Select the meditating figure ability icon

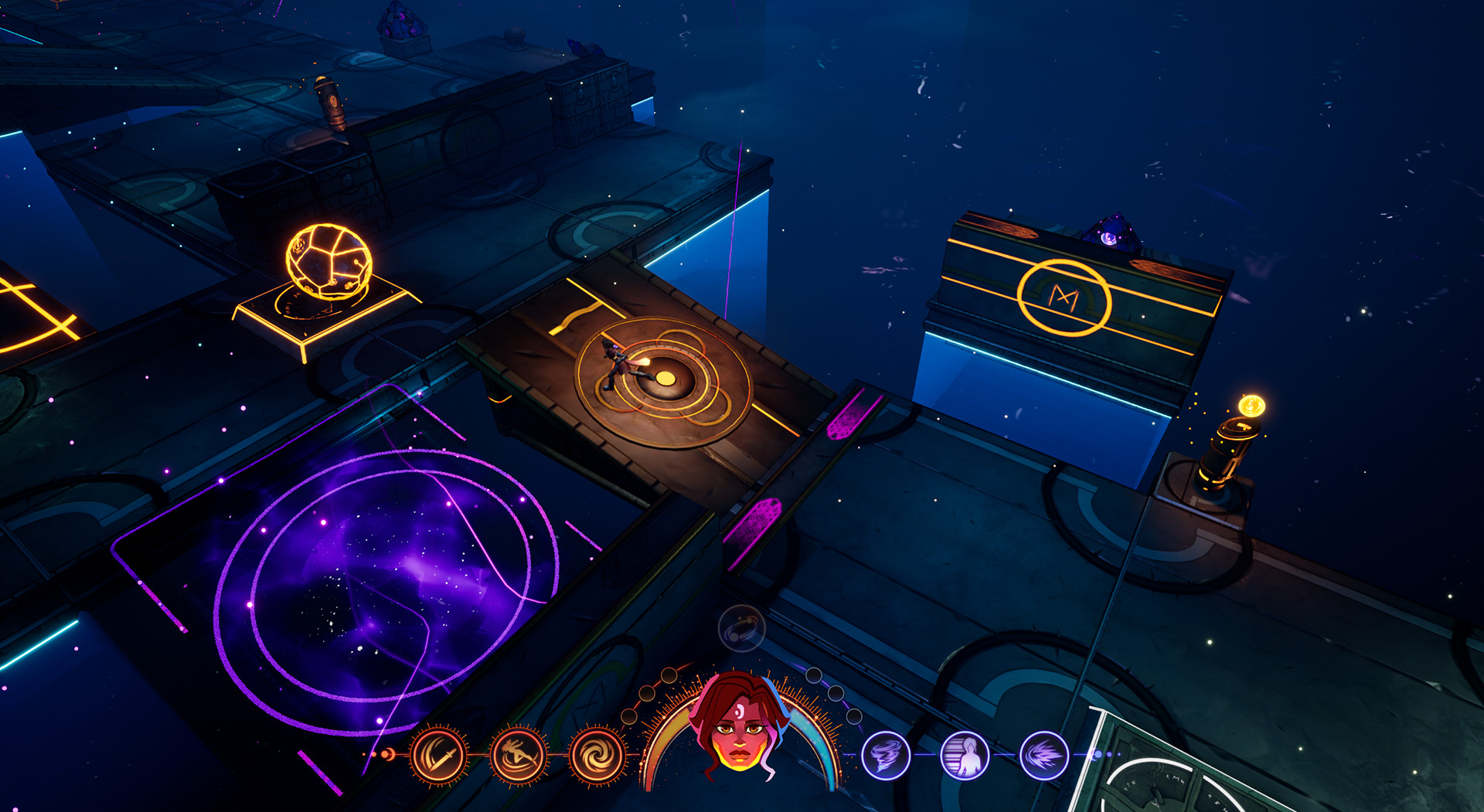click(965, 756)
